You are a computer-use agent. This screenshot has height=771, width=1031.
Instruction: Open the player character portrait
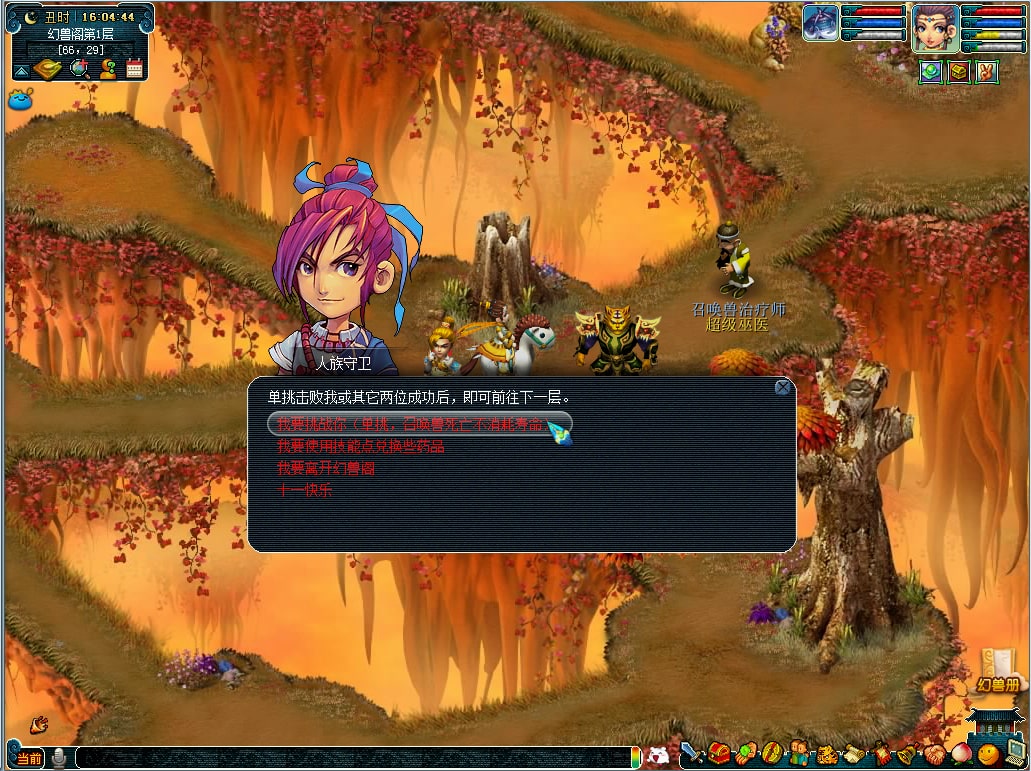point(935,27)
